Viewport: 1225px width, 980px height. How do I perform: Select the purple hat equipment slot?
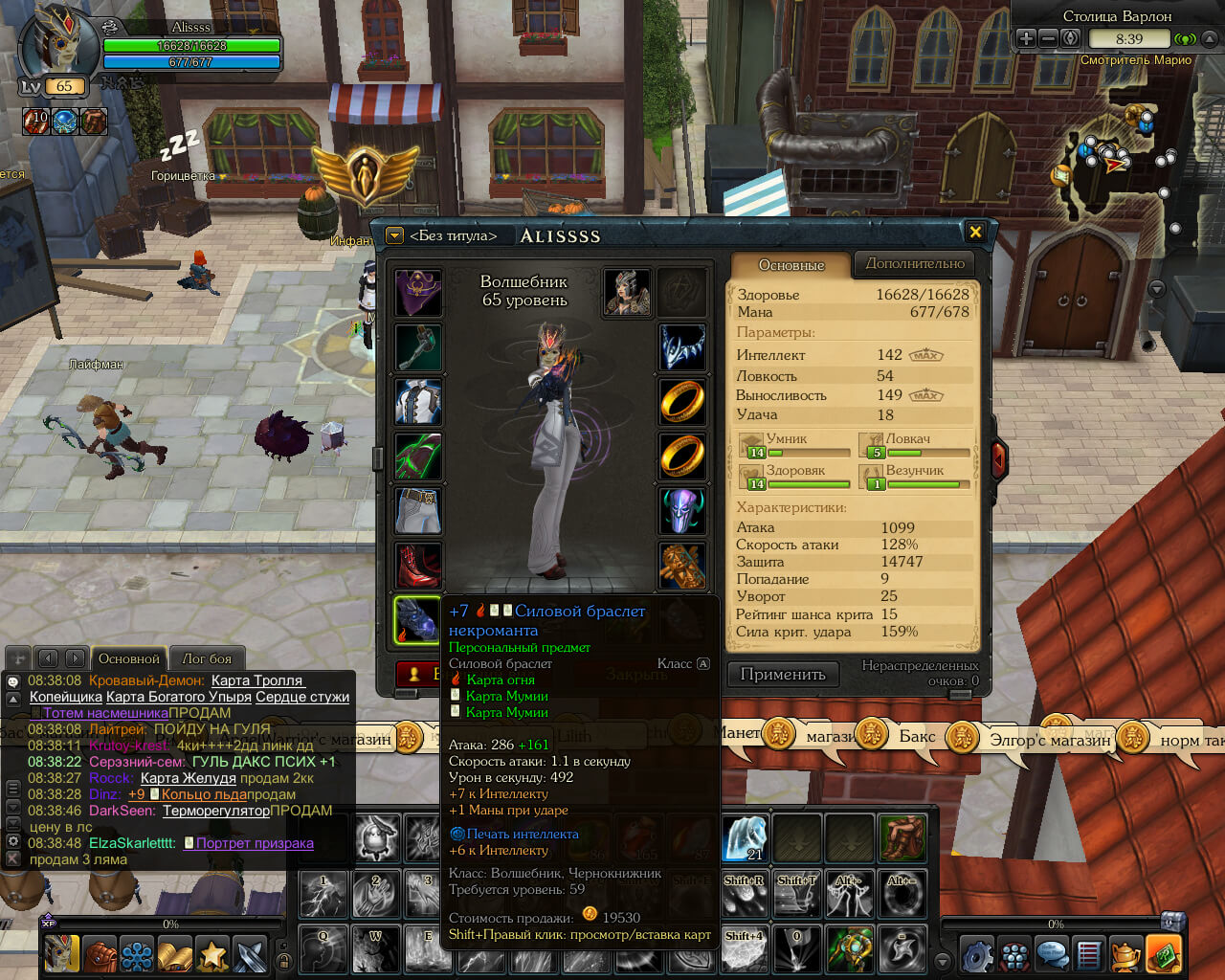418,292
